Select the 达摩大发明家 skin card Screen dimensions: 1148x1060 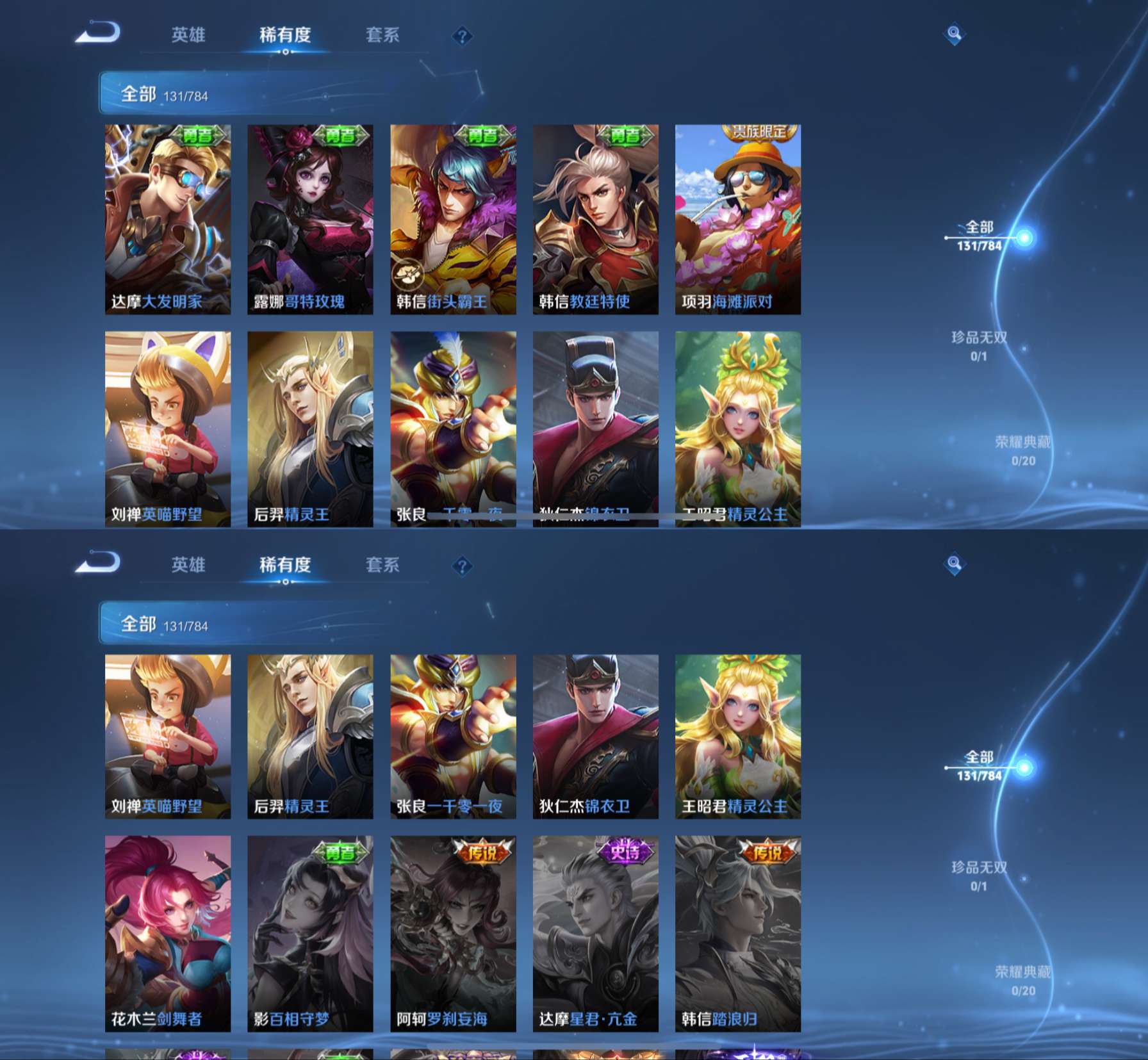point(168,219)
